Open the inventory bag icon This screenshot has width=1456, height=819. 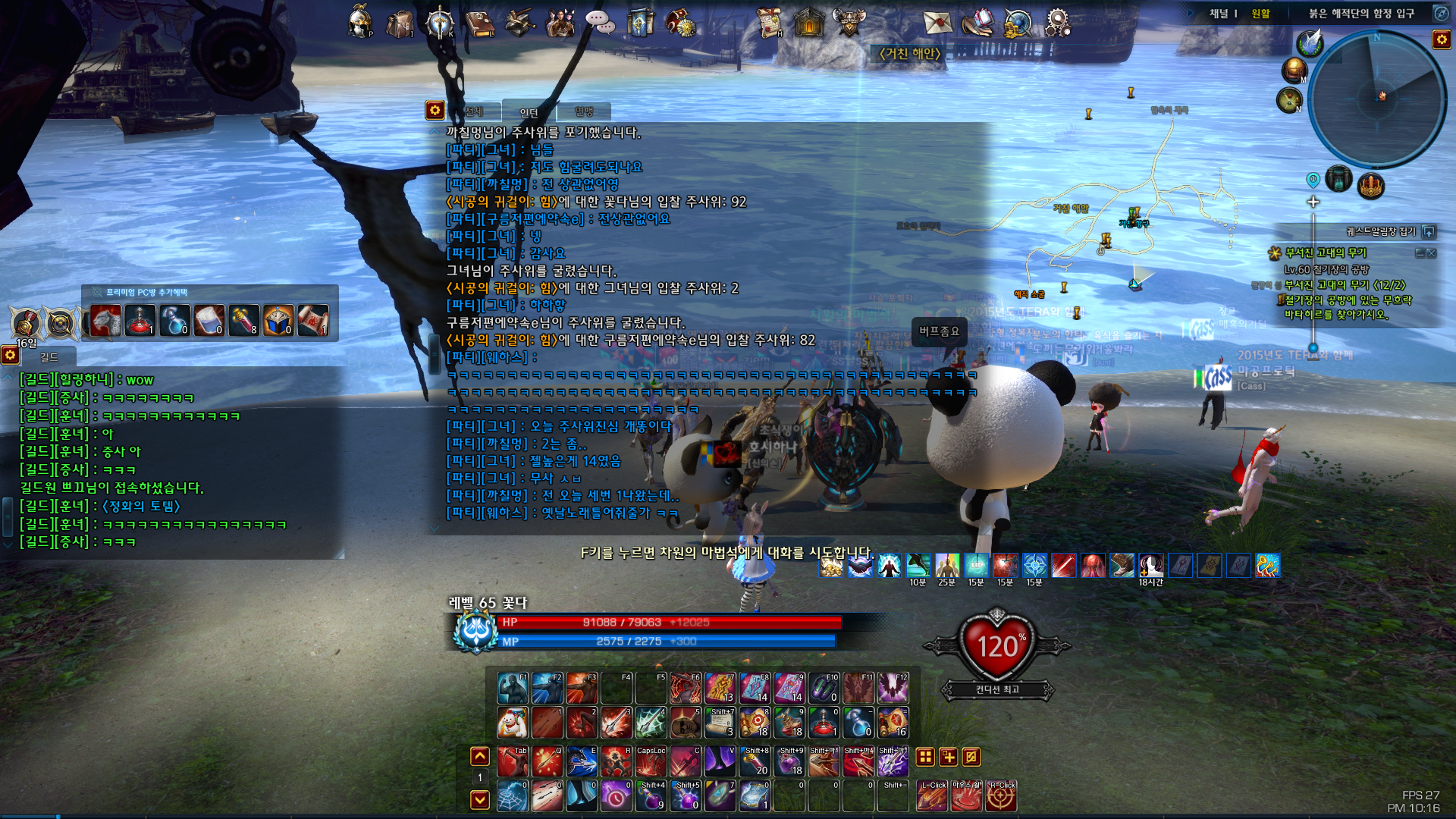pos(400,23)
